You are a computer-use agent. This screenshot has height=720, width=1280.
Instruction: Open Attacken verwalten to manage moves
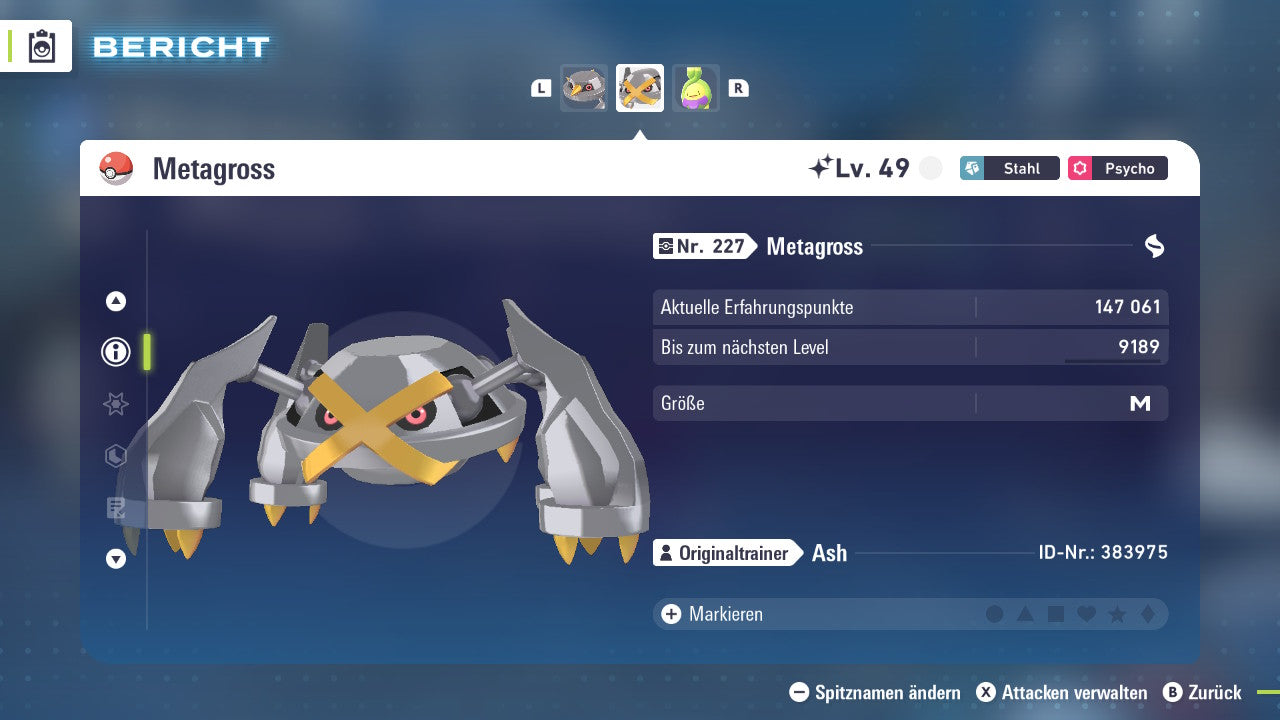pos(1062,692)
